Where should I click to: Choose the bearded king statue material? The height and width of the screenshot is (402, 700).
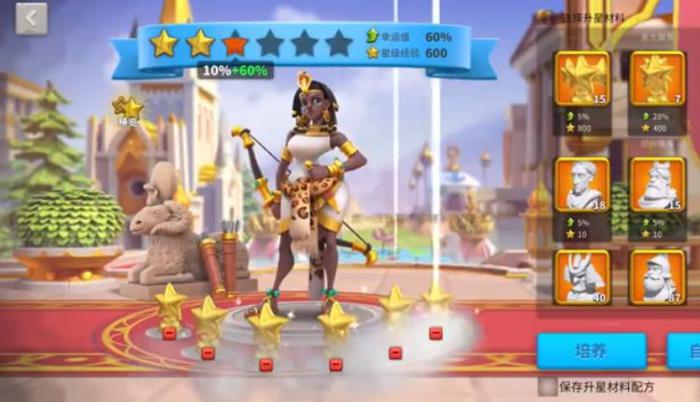point(657,183)
